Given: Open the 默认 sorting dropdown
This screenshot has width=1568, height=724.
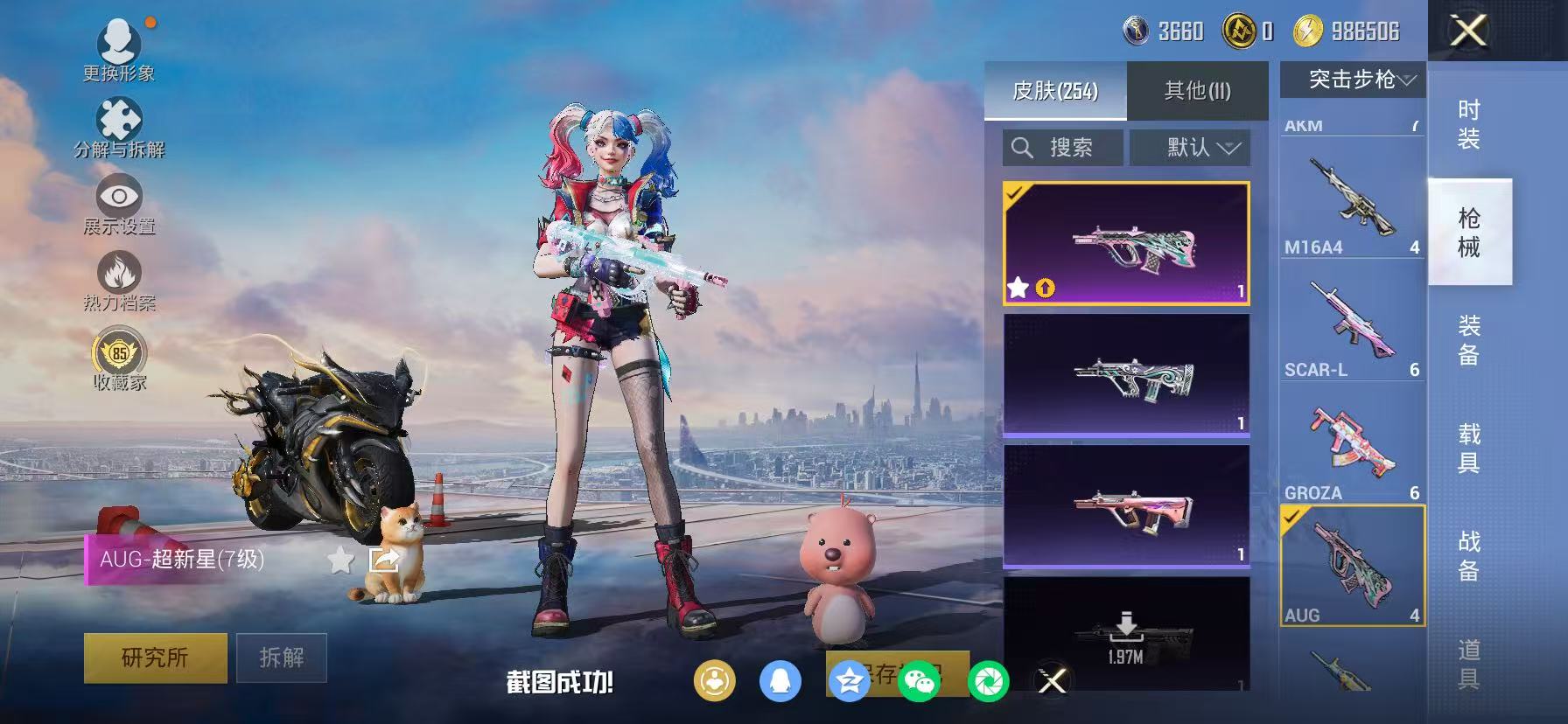Looking at the screenshot, I should pyautogui.click(x=1189, y=147).
